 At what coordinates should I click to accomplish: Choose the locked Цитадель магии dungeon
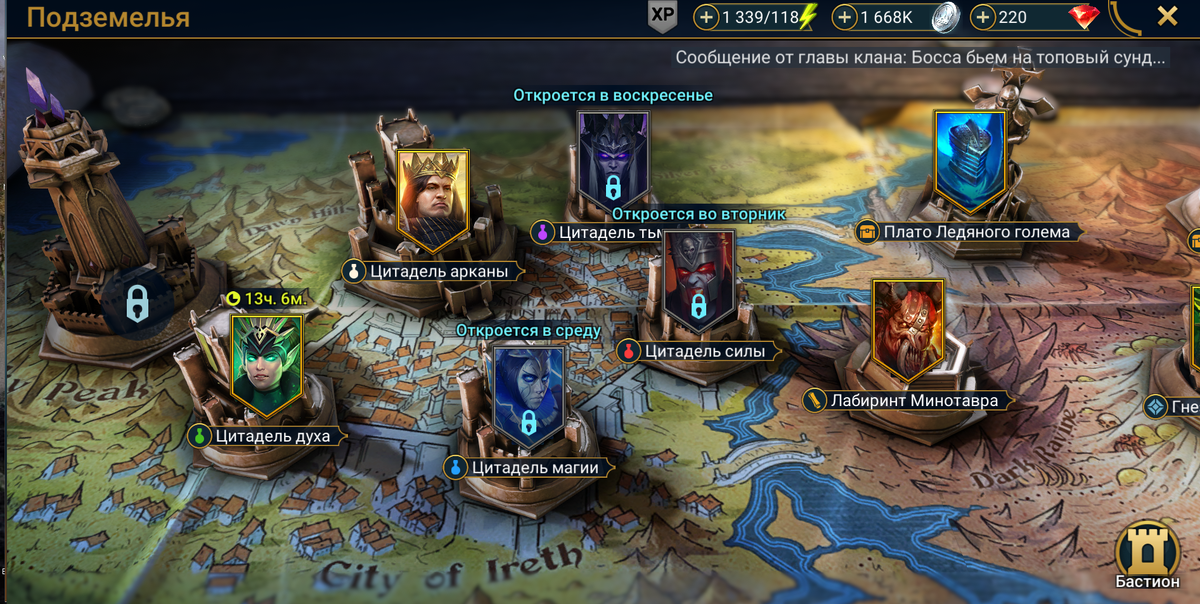[x=529, y=395]
